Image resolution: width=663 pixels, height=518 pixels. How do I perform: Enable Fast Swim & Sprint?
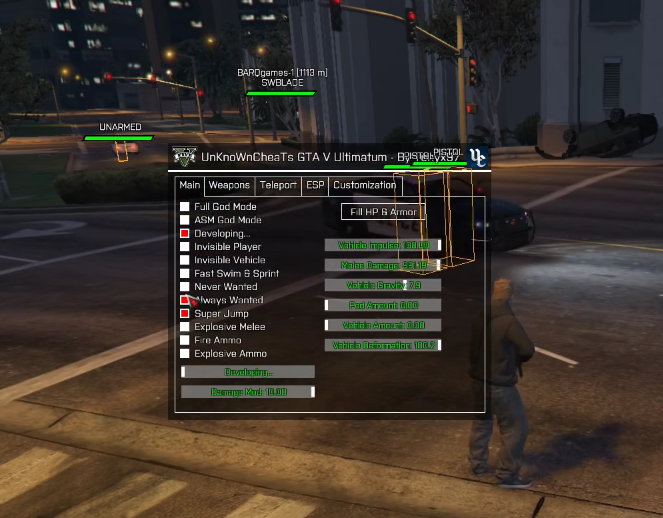pyautogui.click(x=185, y=273)
